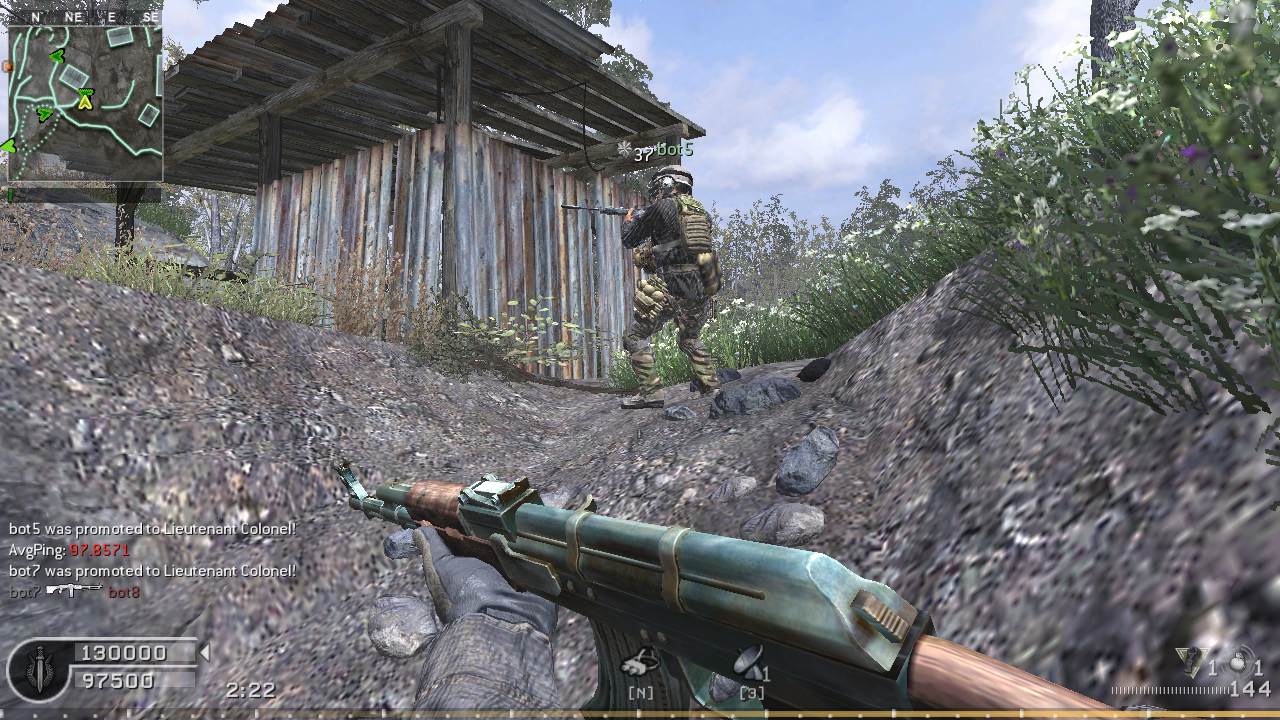Click the bot5 promotion chat message
Screen dimensions: 1280x720
152,529
